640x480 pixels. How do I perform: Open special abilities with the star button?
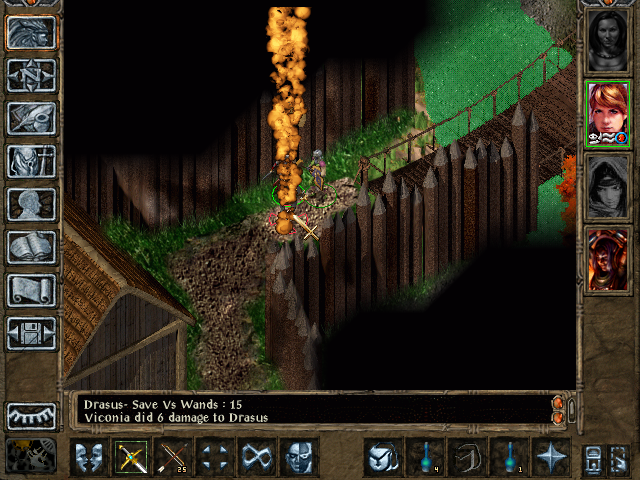551,456
